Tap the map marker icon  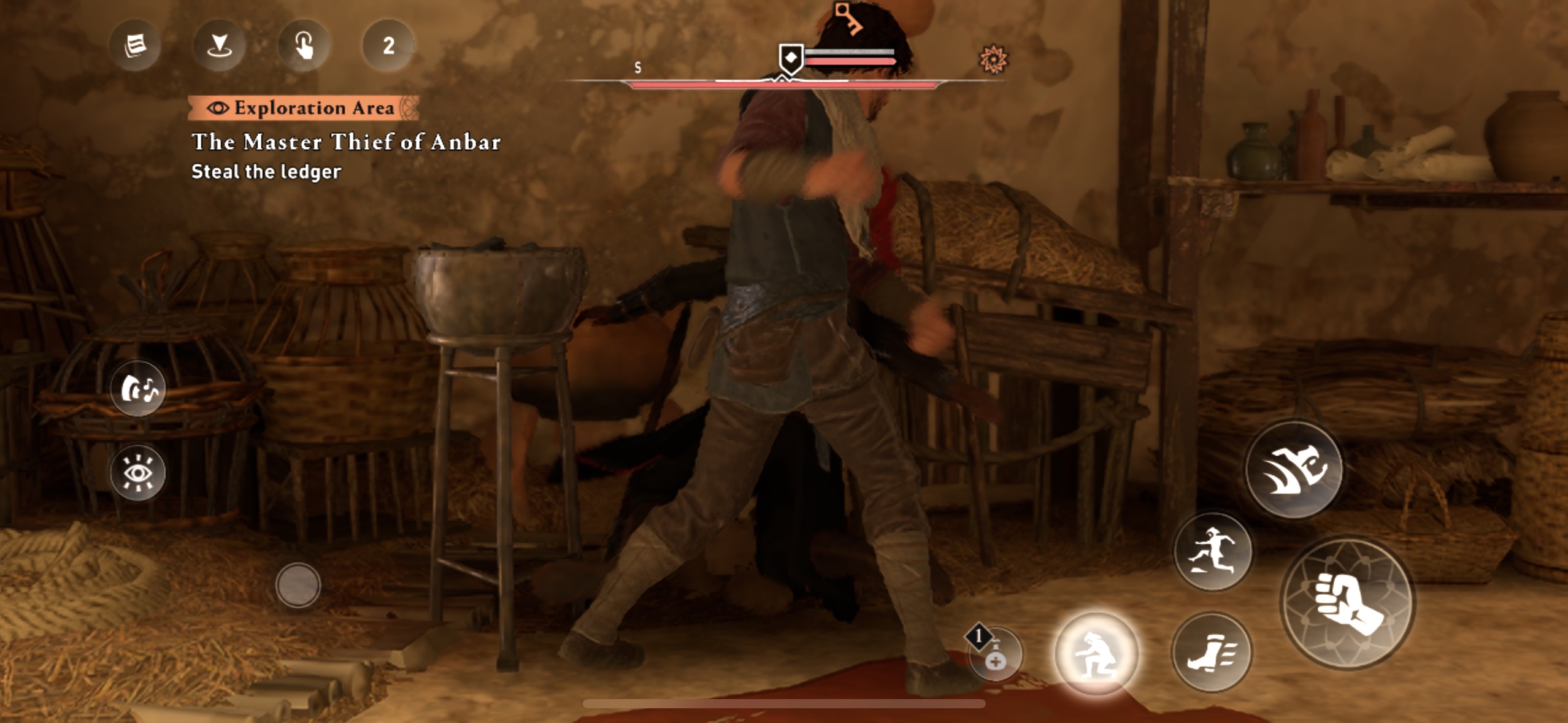[219, 45]
